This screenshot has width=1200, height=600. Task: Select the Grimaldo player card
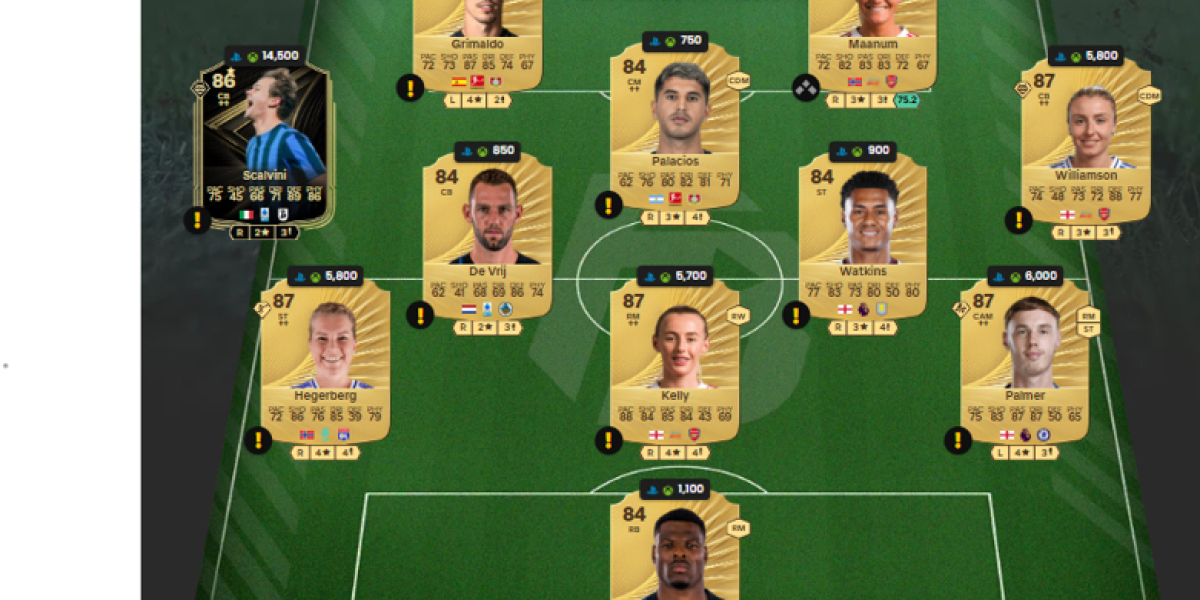477,40
